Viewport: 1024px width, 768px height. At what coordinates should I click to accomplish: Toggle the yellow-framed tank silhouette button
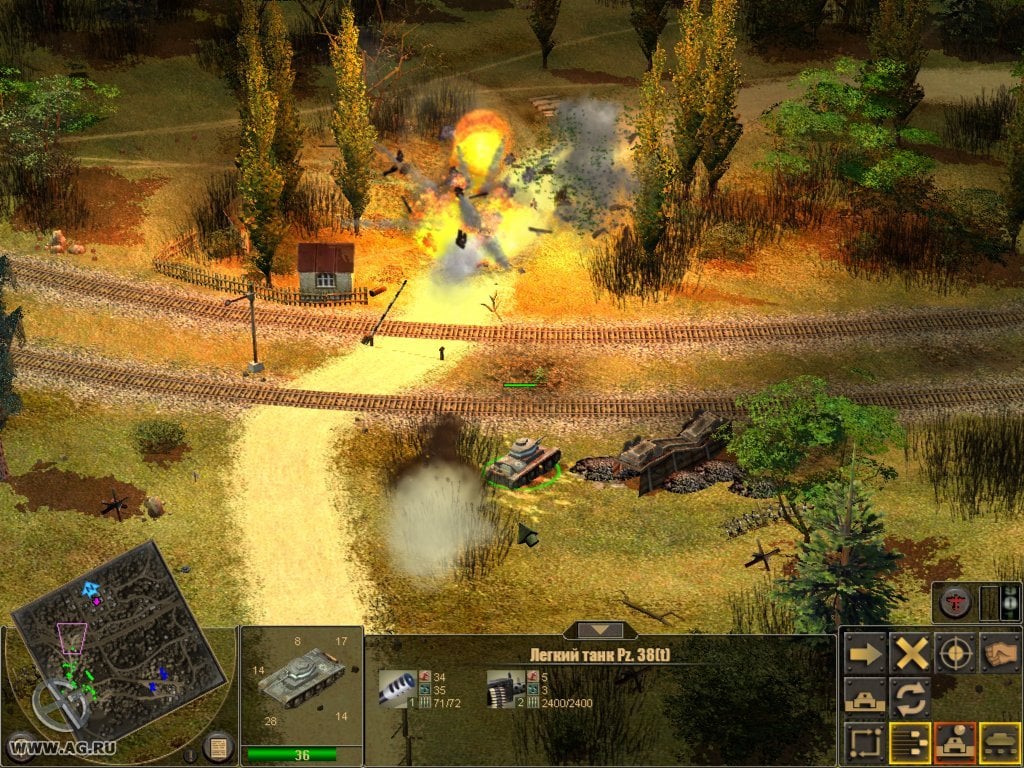coord(999,742)
